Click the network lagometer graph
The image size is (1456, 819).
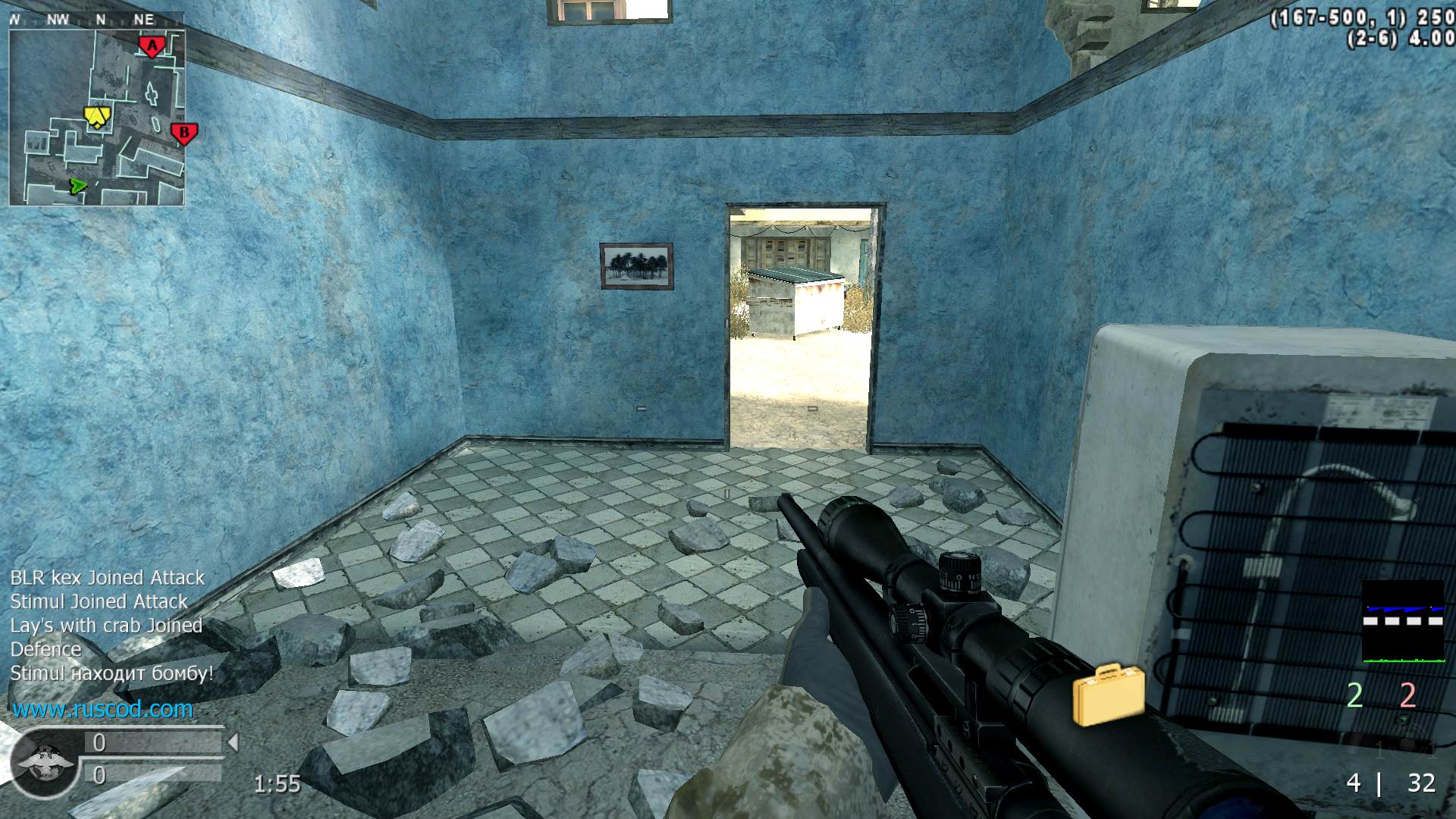click(x=1403, y=622)
